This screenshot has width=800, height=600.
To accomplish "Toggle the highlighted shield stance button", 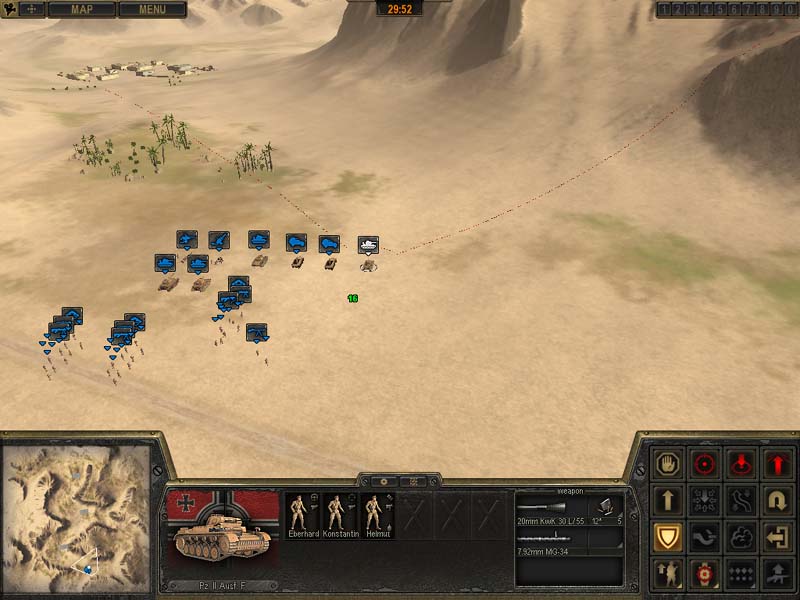I will point(667,537).
